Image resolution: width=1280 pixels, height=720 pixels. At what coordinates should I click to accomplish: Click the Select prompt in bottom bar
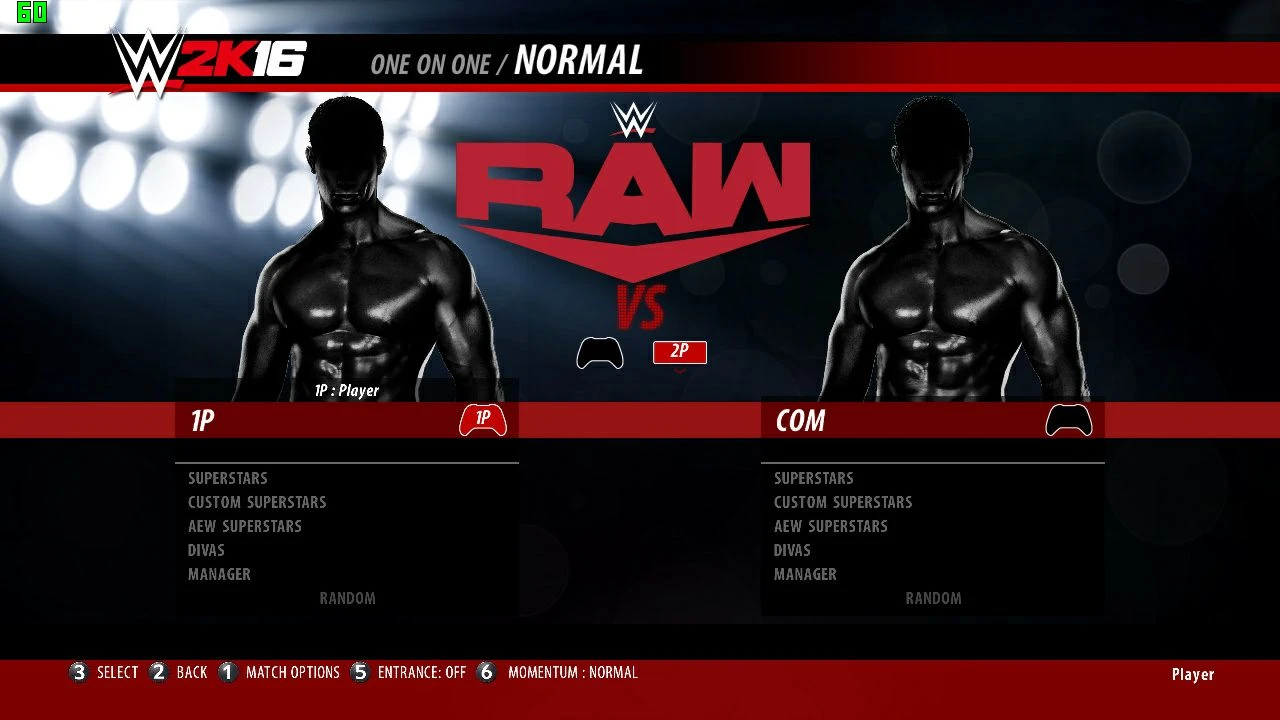117,673
